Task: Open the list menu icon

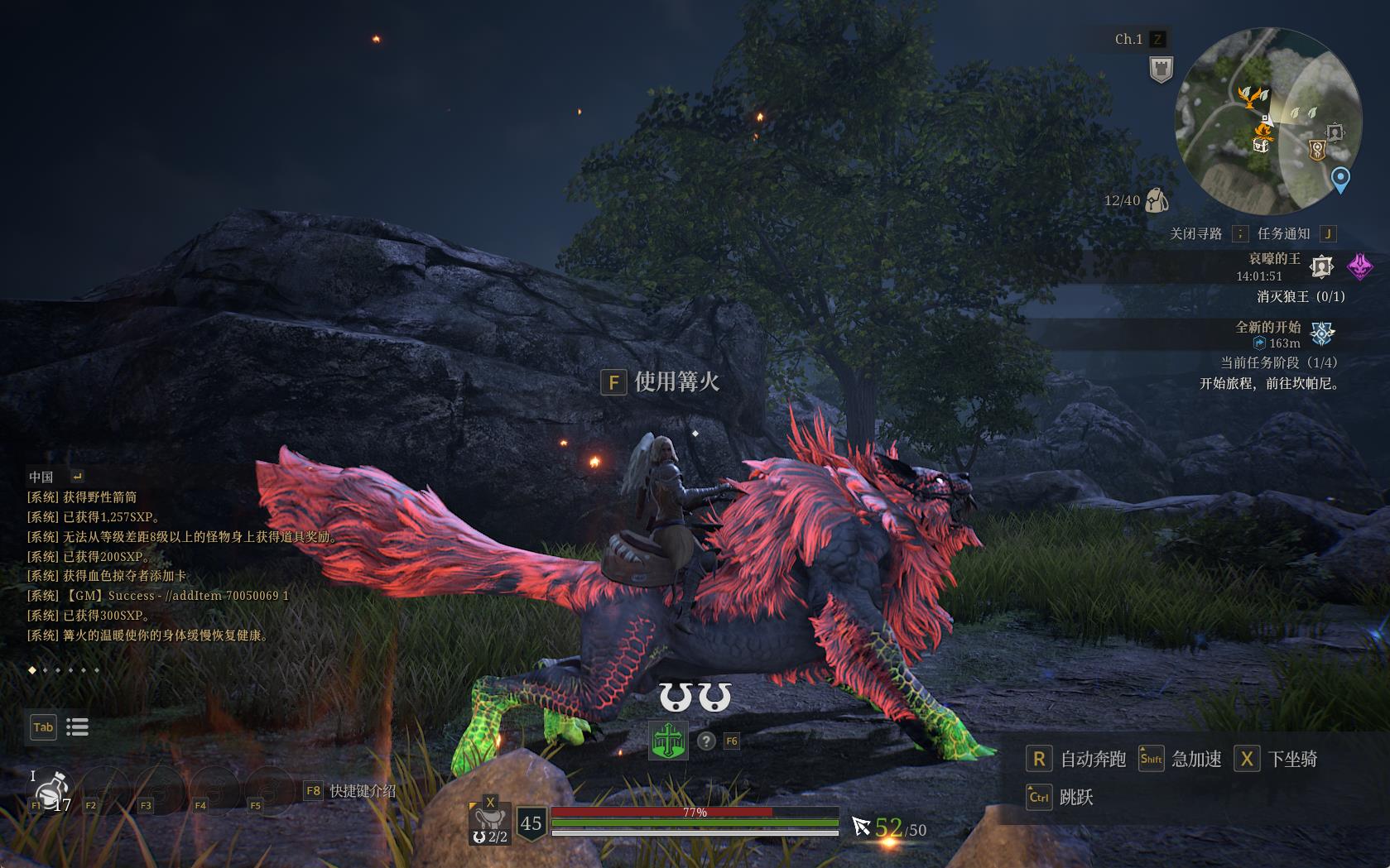Action: point(77,727)
